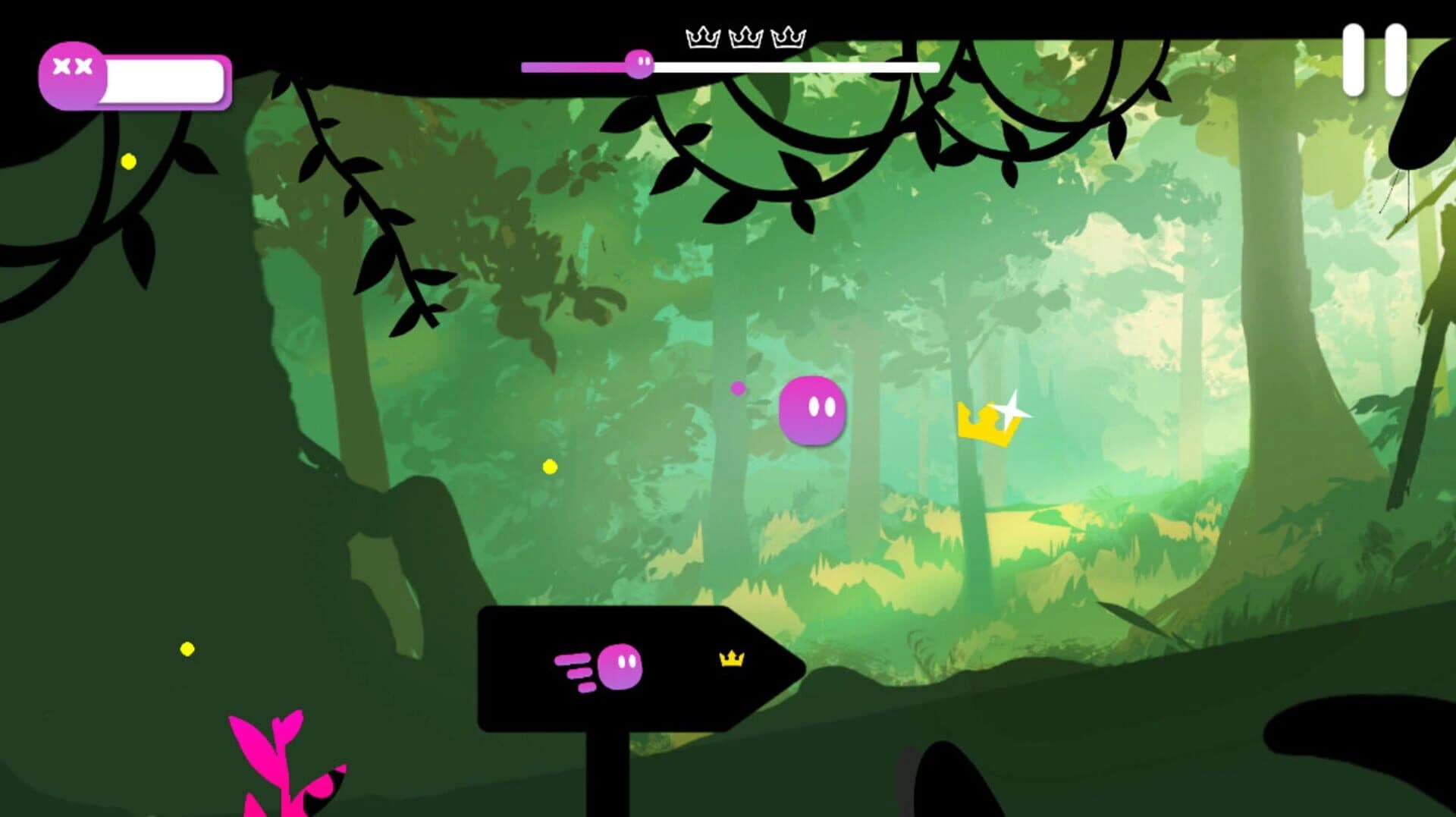Click the white section of the top progress bar

[796, 66]
